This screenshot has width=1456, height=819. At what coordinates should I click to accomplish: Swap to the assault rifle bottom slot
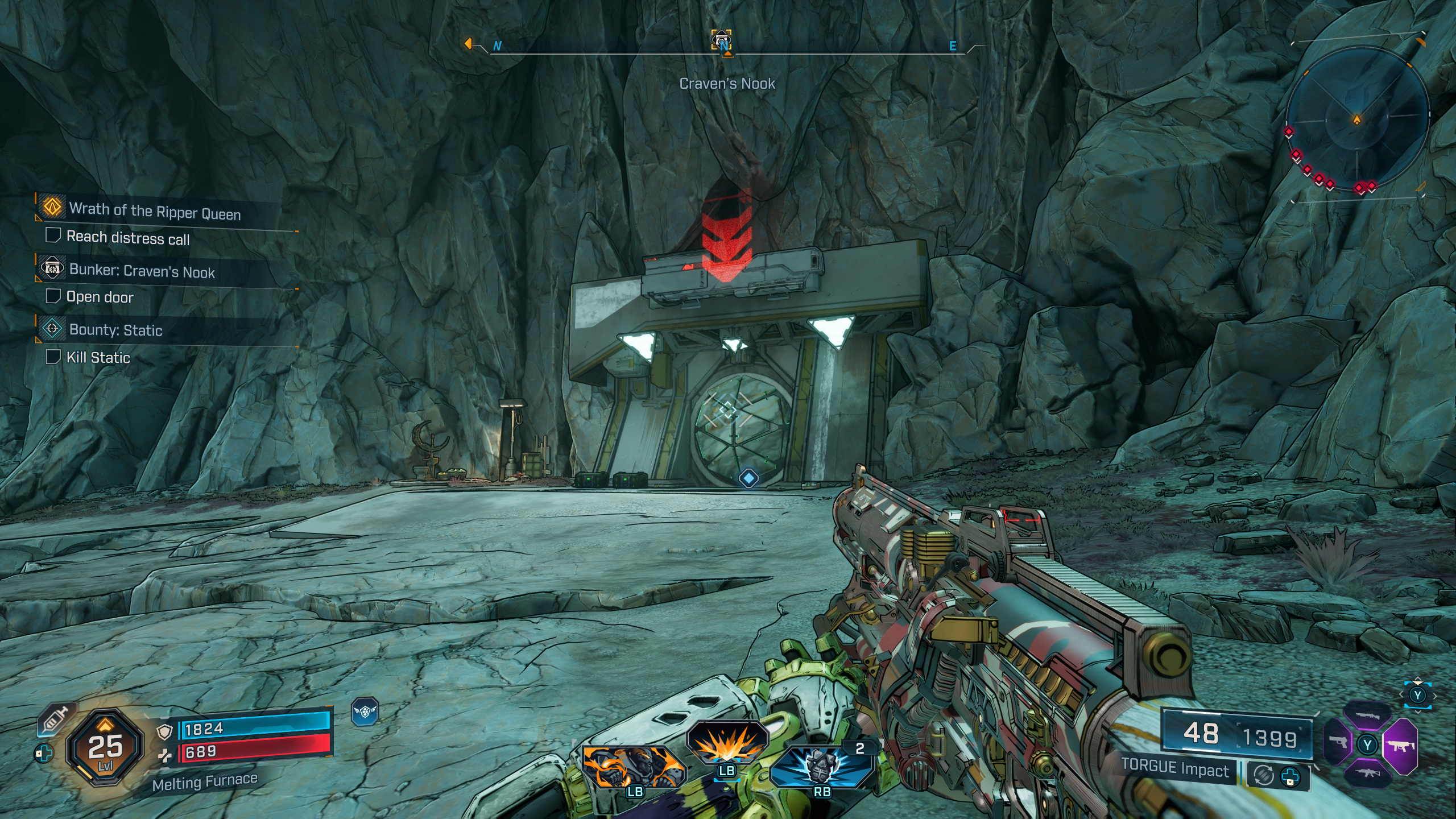click(1368, 773)
